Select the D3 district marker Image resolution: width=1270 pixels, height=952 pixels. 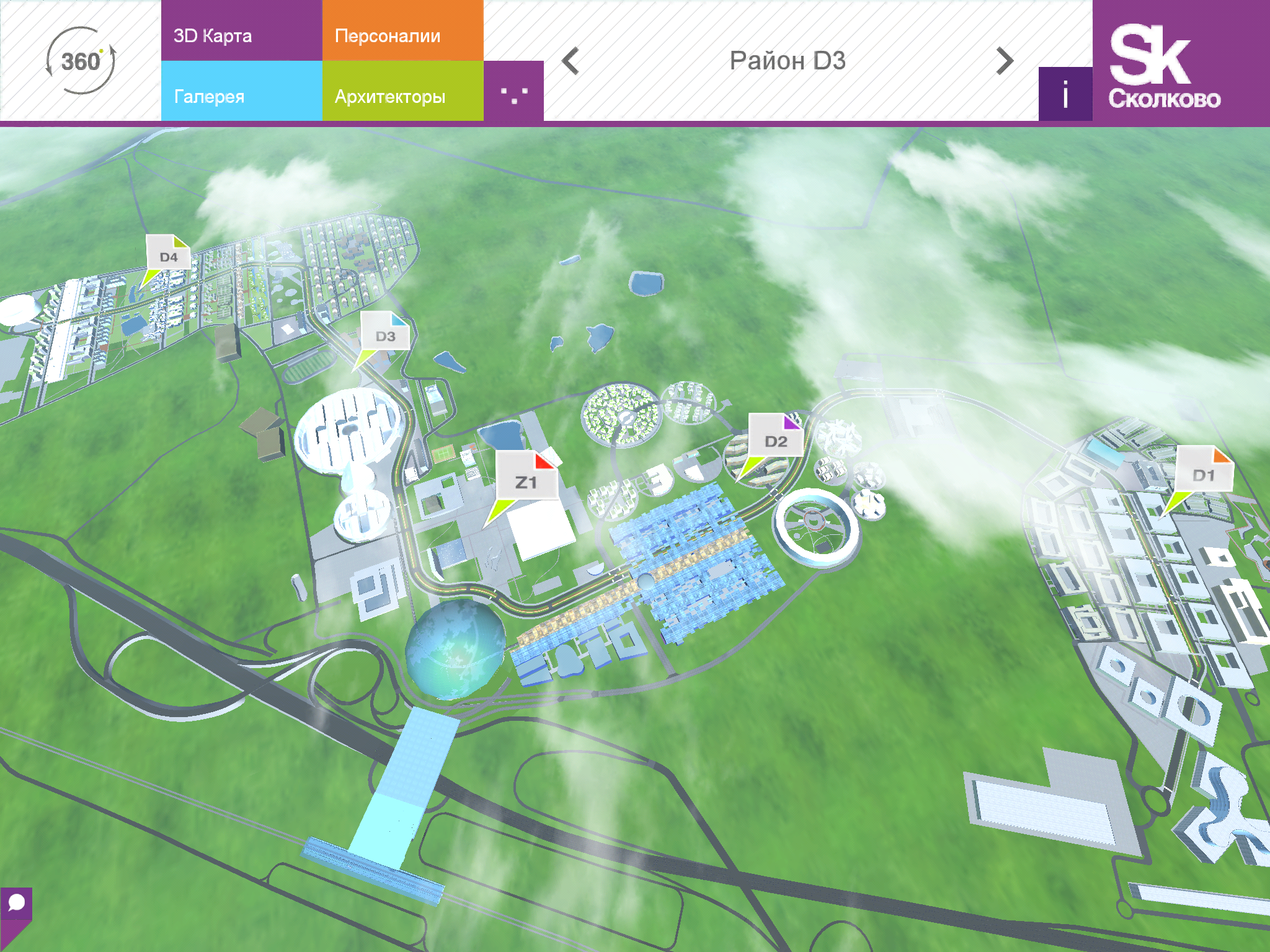(385, 335)
